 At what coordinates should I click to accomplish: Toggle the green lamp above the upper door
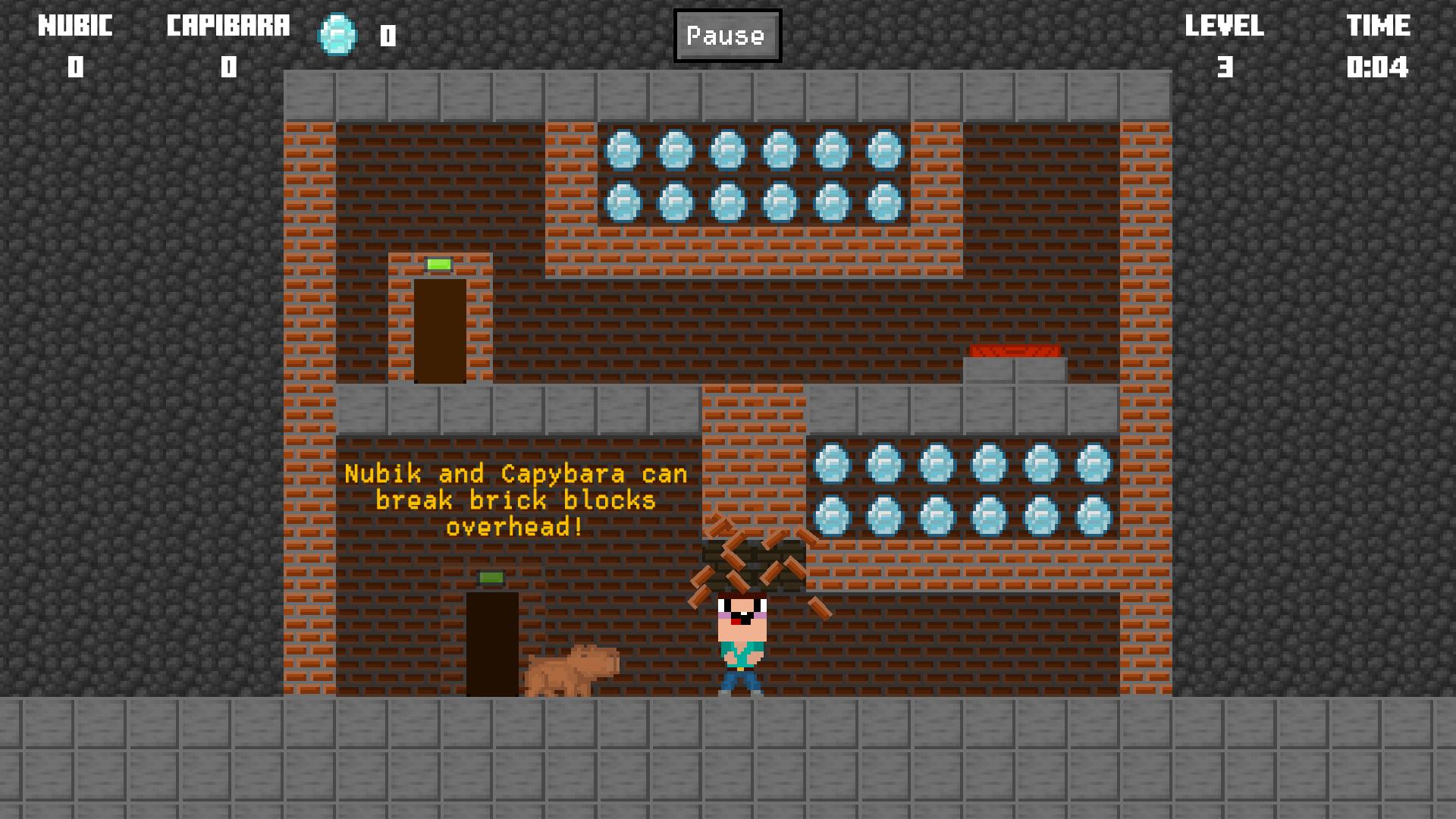tap(438, 264)
